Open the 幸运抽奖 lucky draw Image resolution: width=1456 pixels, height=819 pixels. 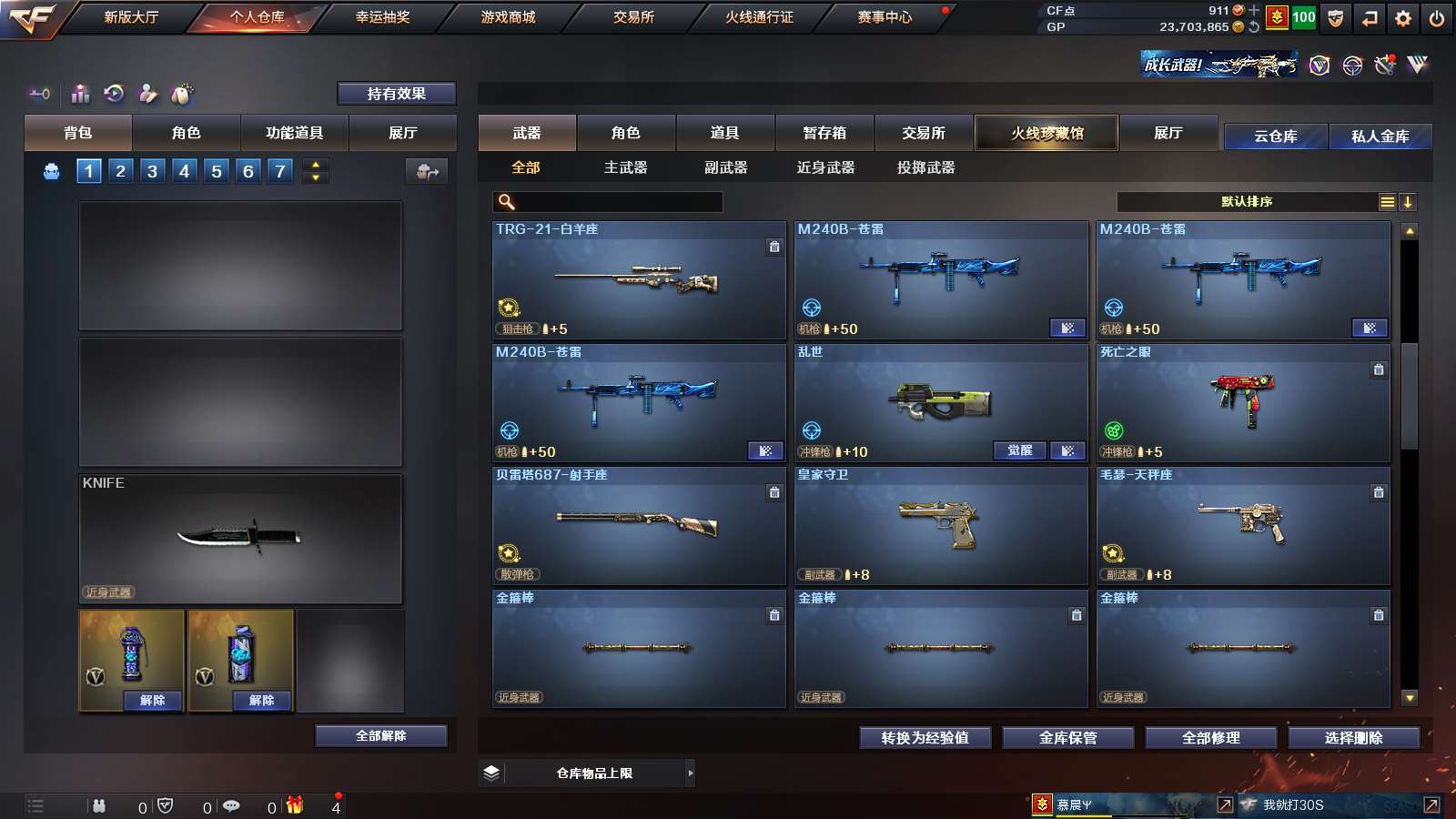click(x=382, y=17)
